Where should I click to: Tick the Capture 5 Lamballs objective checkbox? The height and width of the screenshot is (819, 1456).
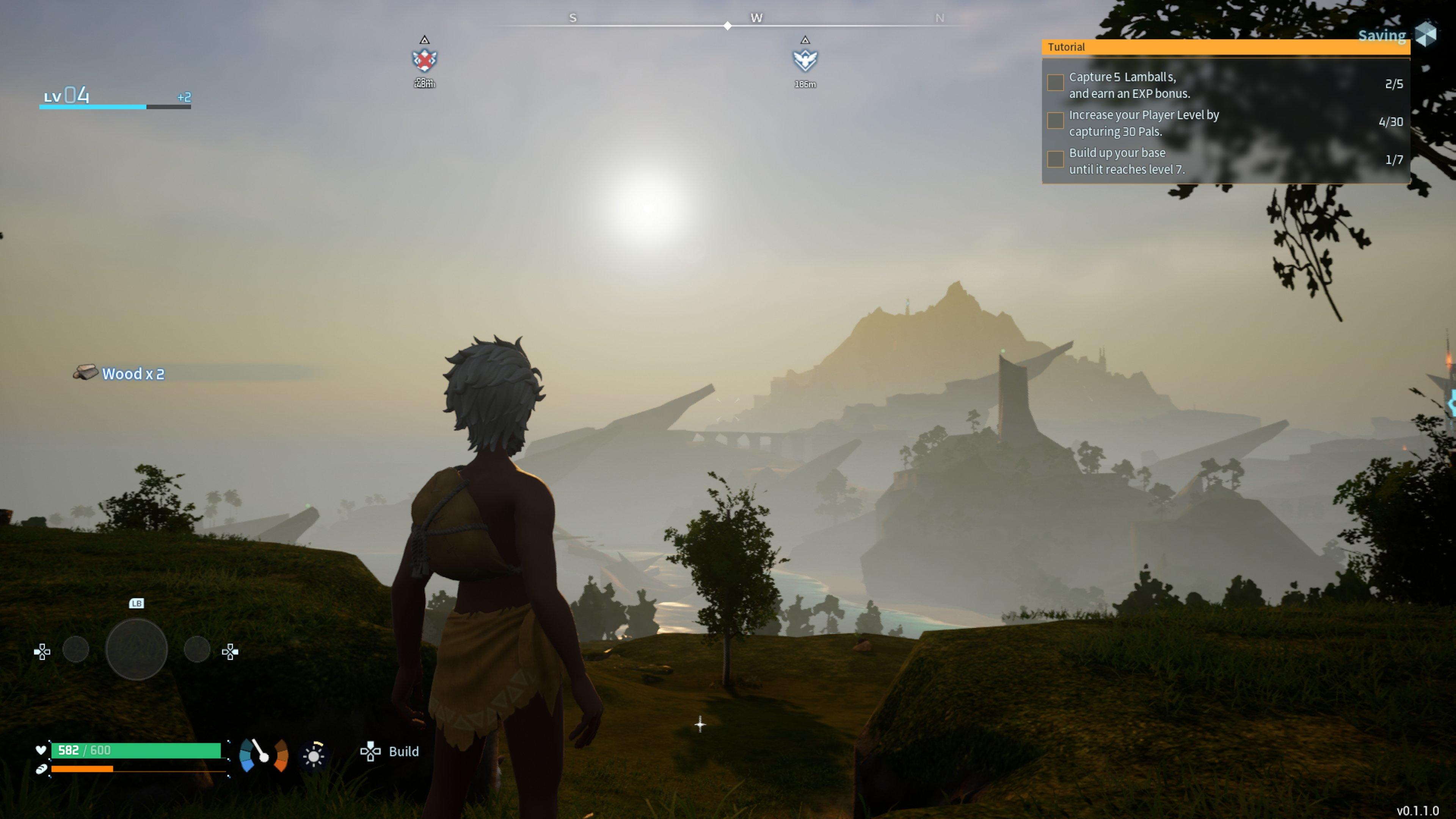click(1055, 83)
